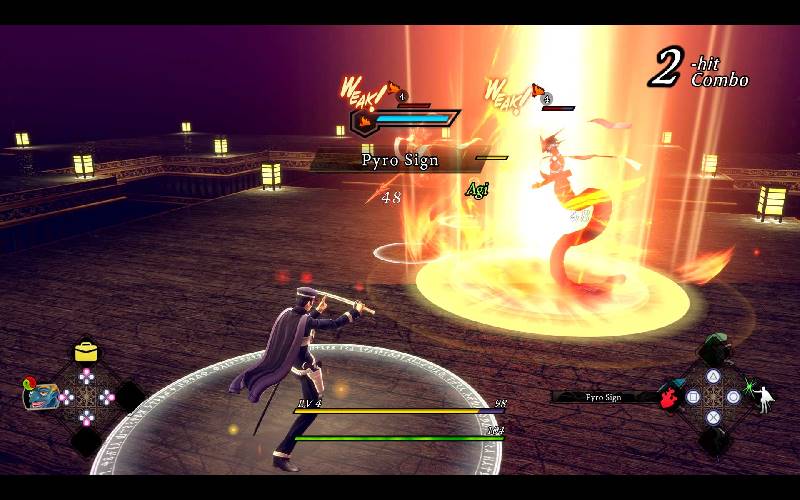Viewport: 800px width, 500px height.
Task: Open the yellow briefcase item slot
Action: tap(86, 352)
